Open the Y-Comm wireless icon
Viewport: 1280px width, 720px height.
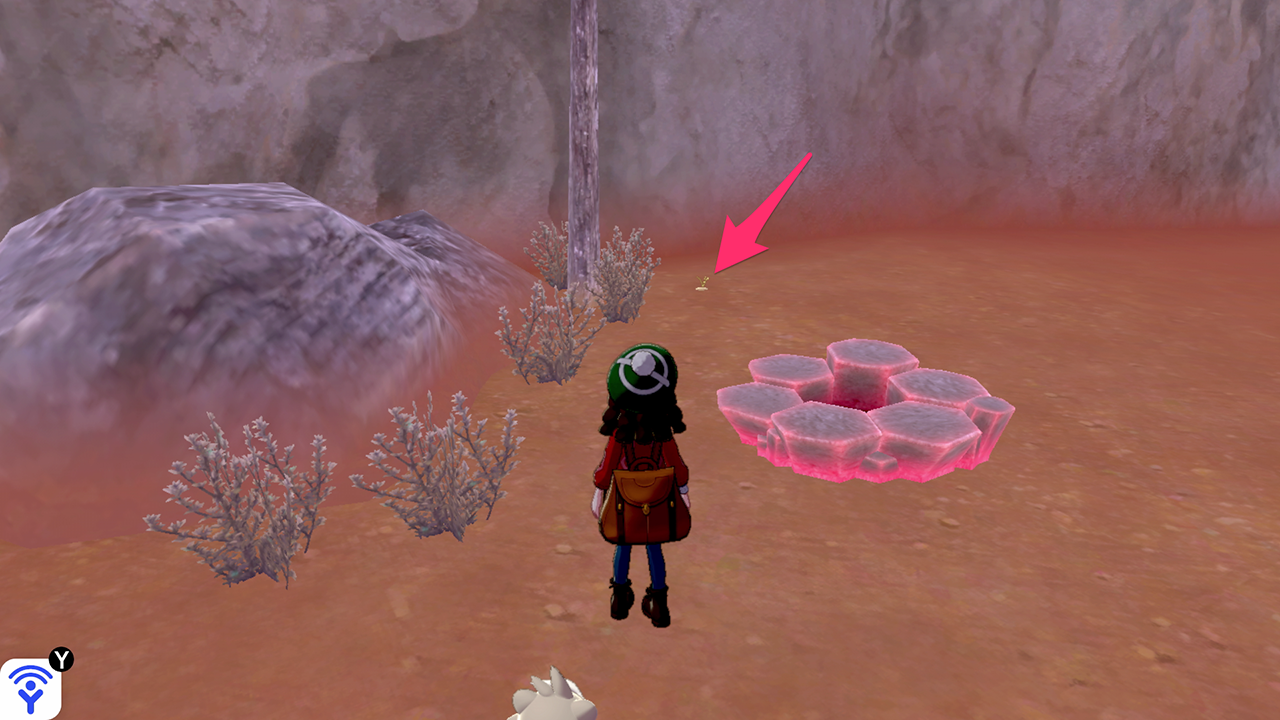click(31, 688)
